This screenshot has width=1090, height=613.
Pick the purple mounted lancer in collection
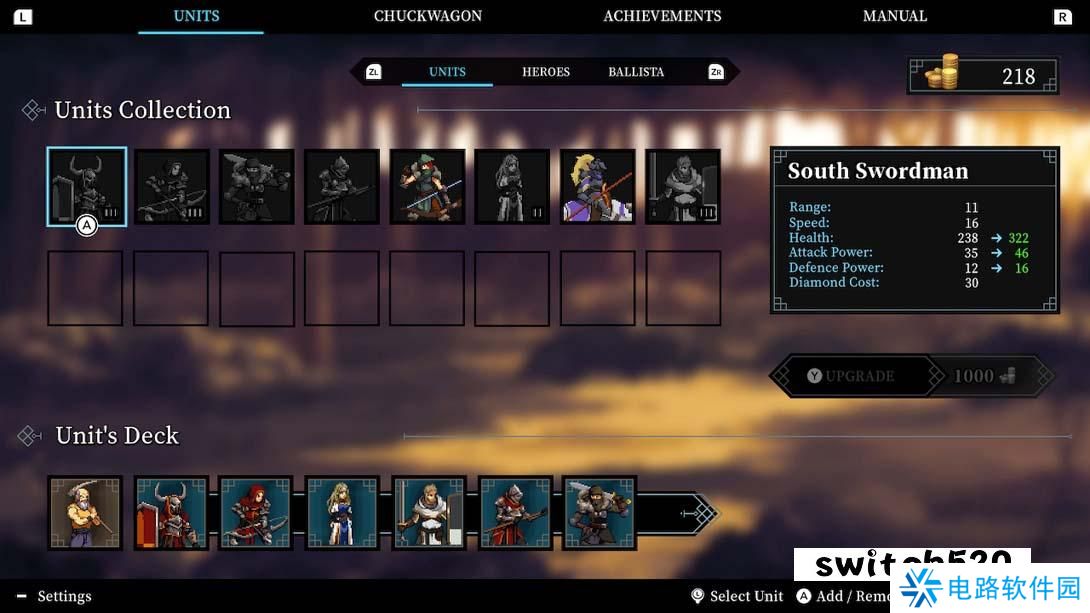coord(598,187)
